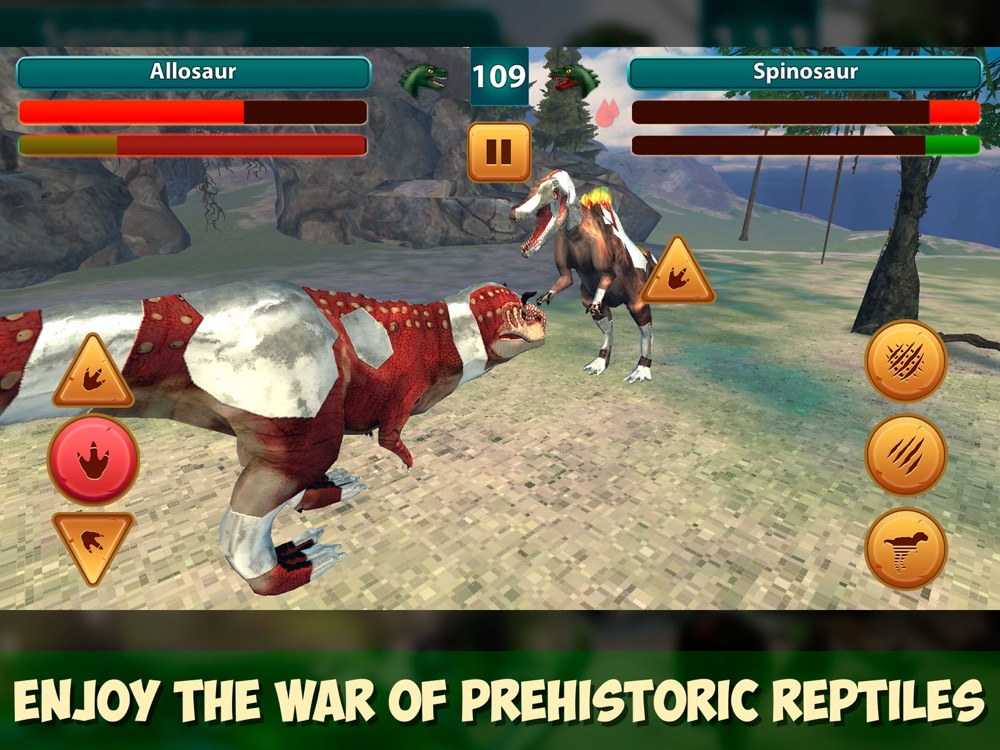The width and height of the screenshot is (1000, 750).
Task: Select the footprint triangle beside the Spinosaur
Action: tap(678, 275)
